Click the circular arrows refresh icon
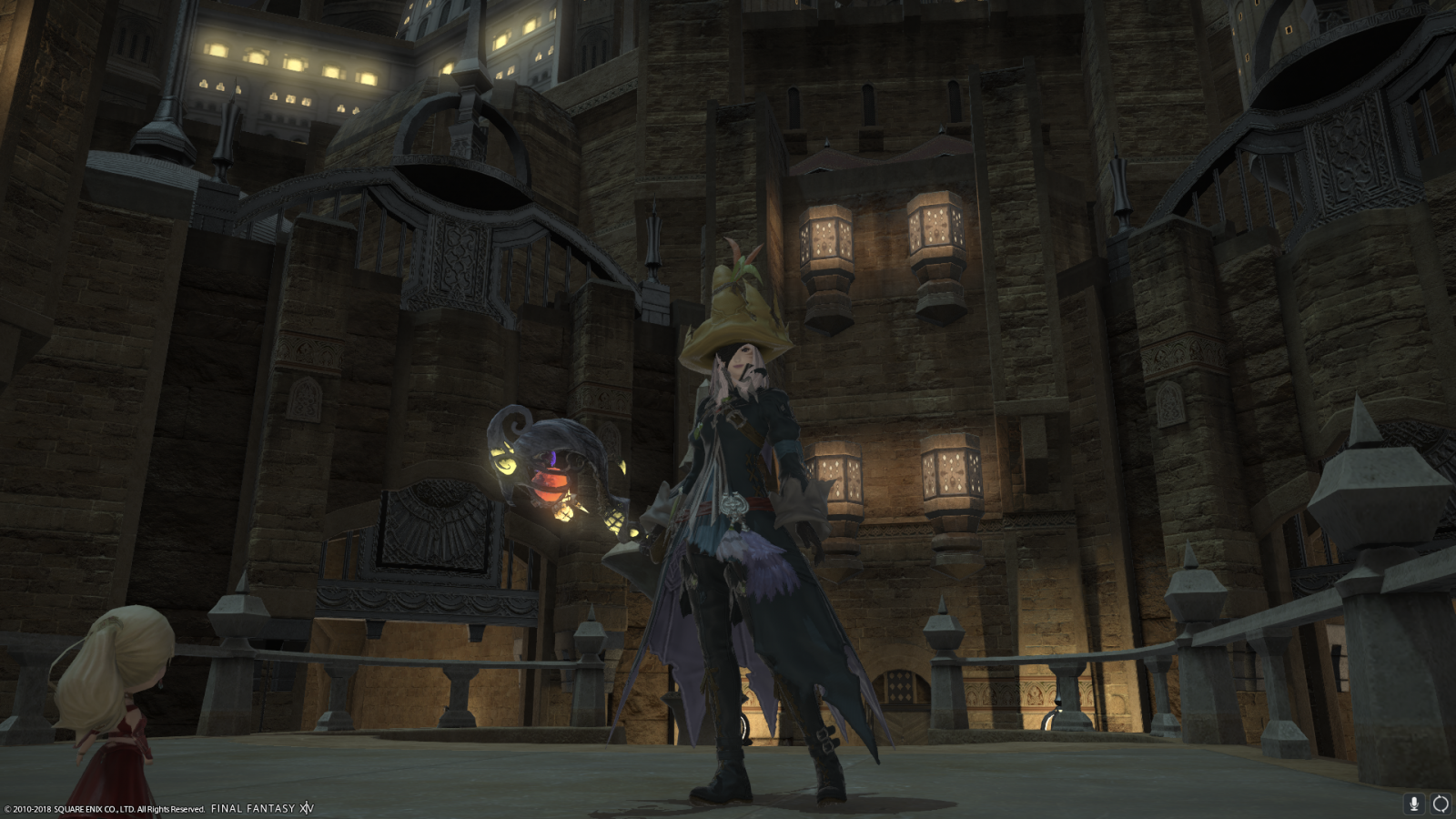This screenshot has height=819, width=1456. [x=1441, y=804]
